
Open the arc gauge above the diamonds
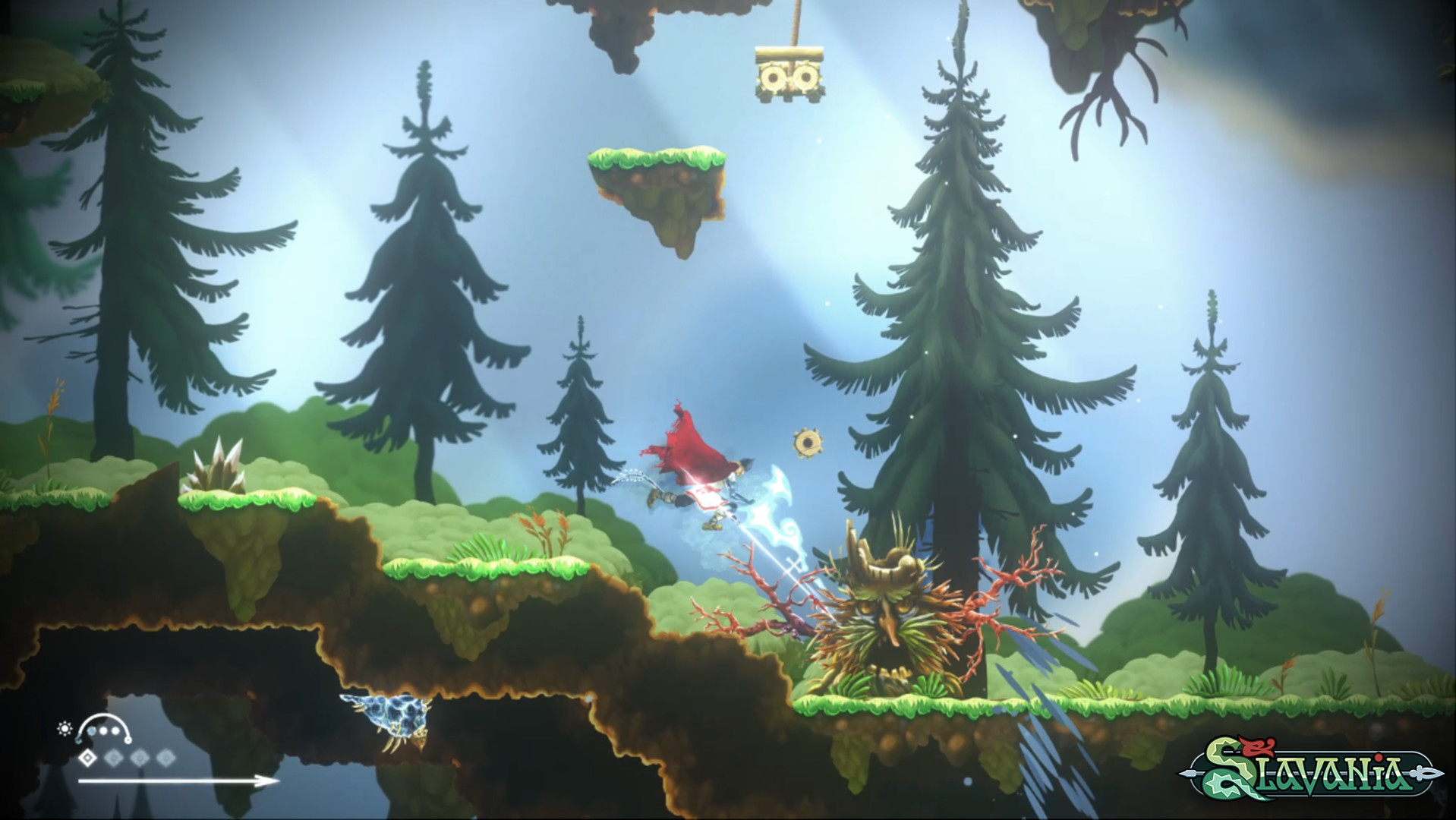click(x=104, y=725)
